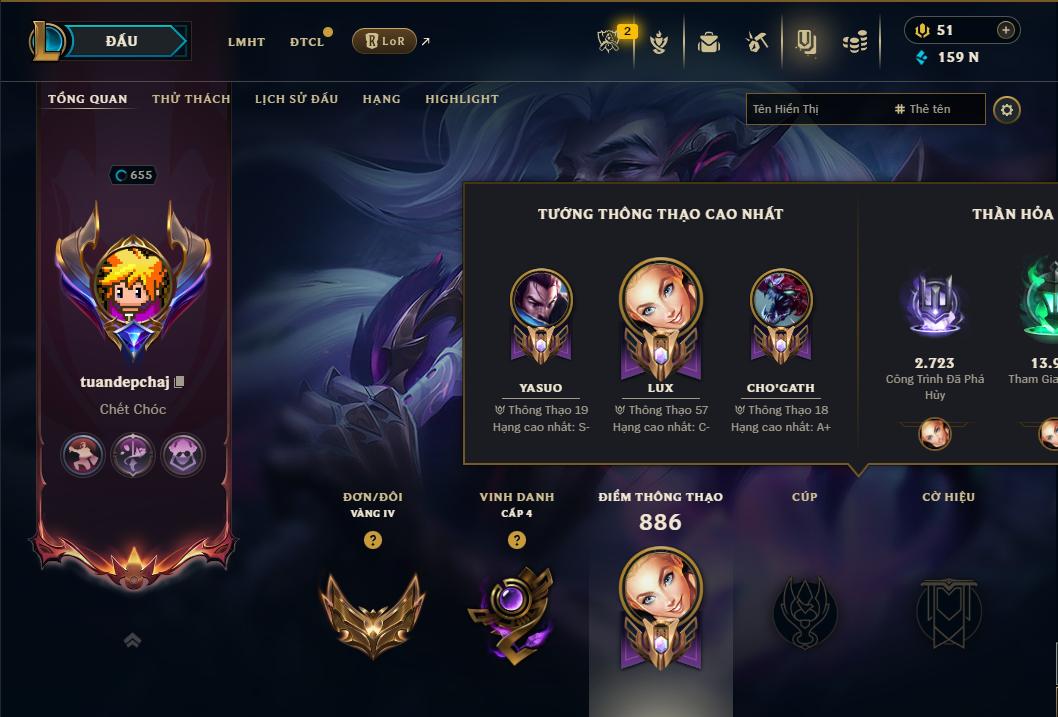
Task: Open the LMHT game tab
Action: (x=246, y=42)
